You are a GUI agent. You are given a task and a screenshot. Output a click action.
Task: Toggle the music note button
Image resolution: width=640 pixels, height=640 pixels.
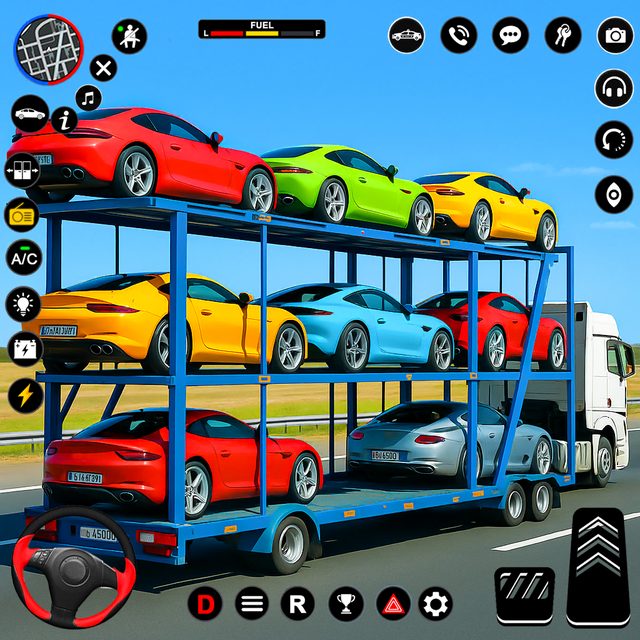90,97
